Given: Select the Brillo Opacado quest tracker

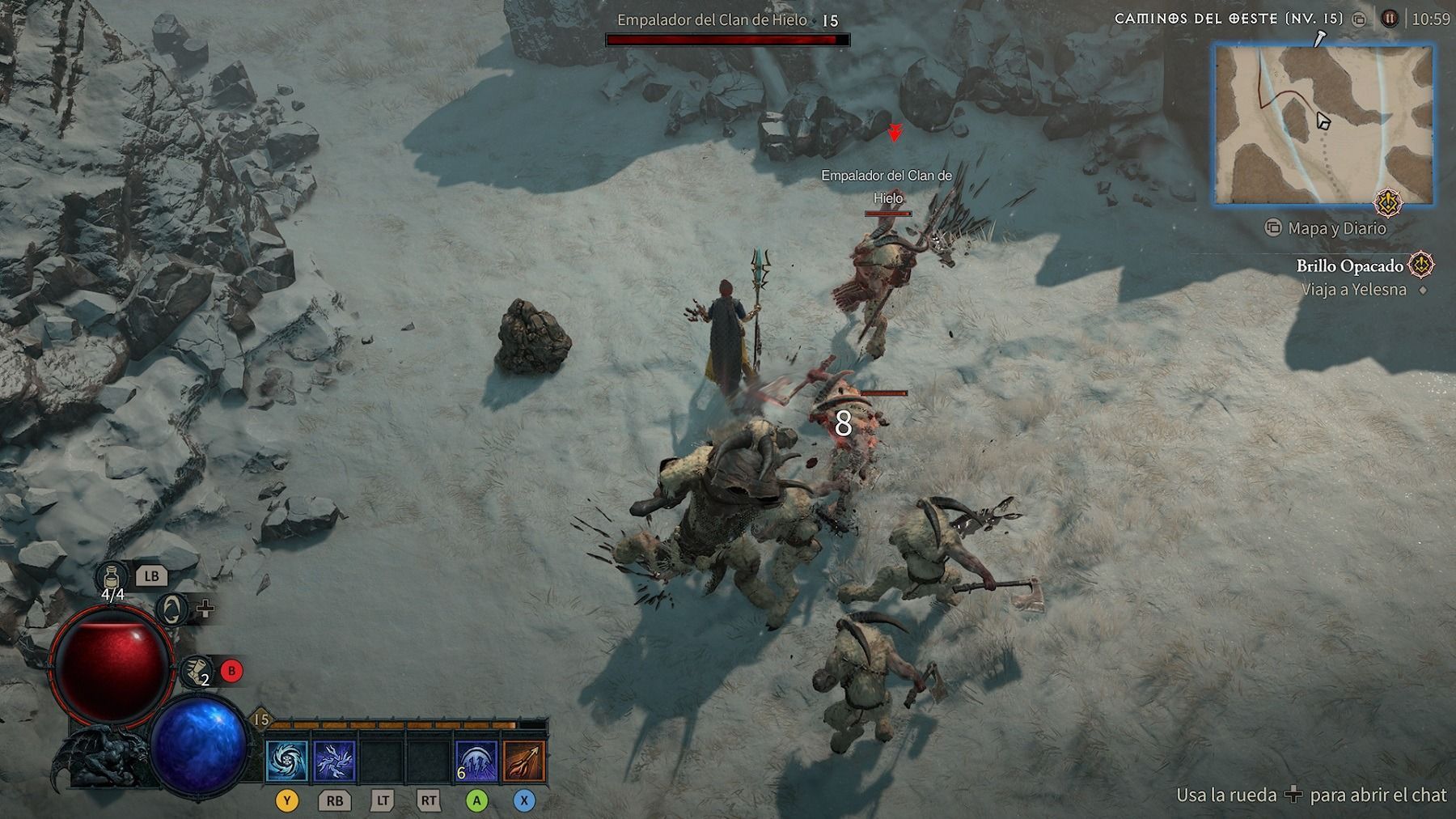Looking at the screenshot, I should click(1349, 265).
